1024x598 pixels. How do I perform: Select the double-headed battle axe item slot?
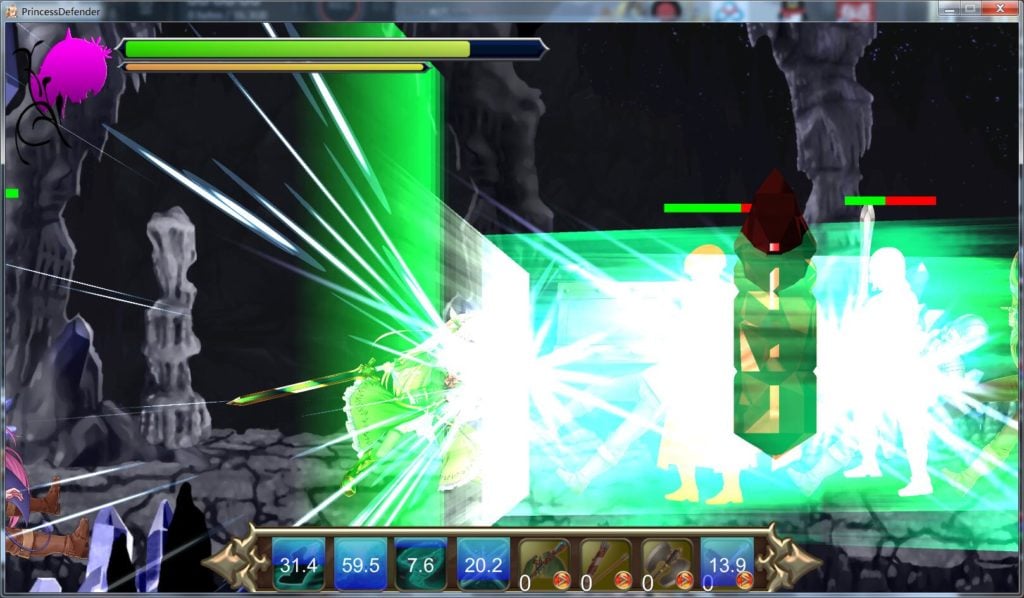tap(666, 564)
